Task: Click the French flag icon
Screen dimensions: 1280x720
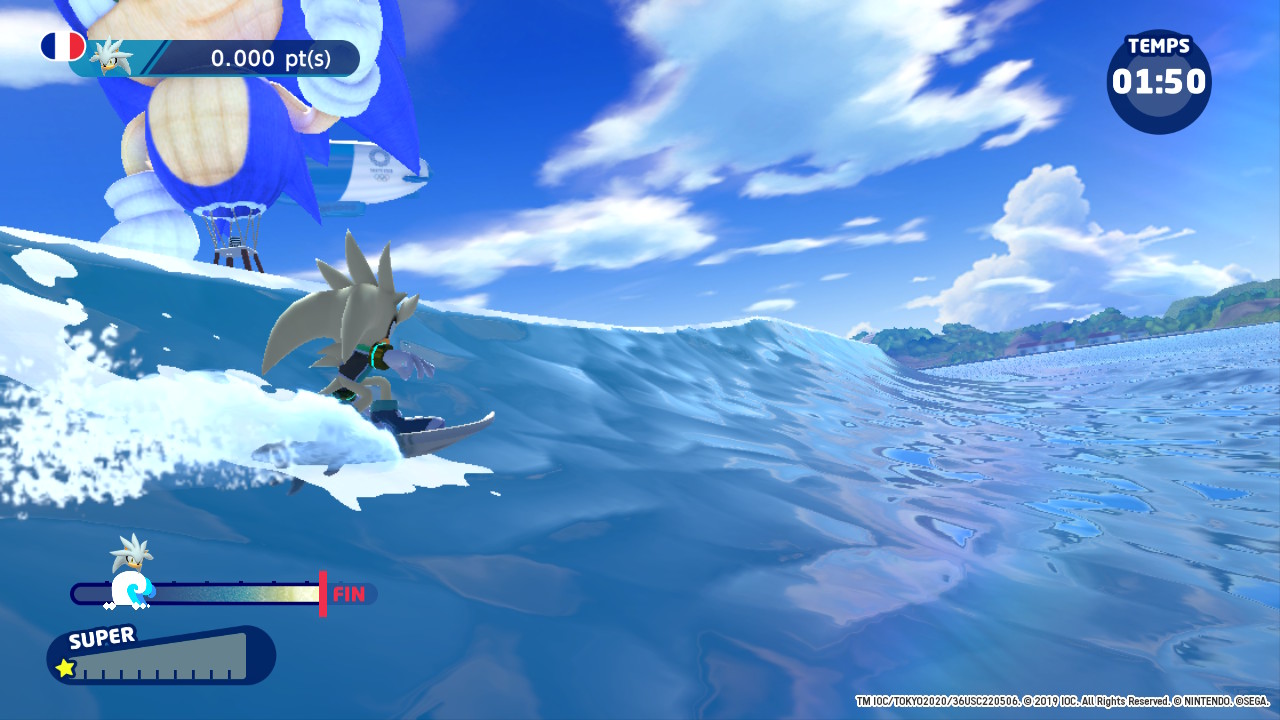Action: 62,46
